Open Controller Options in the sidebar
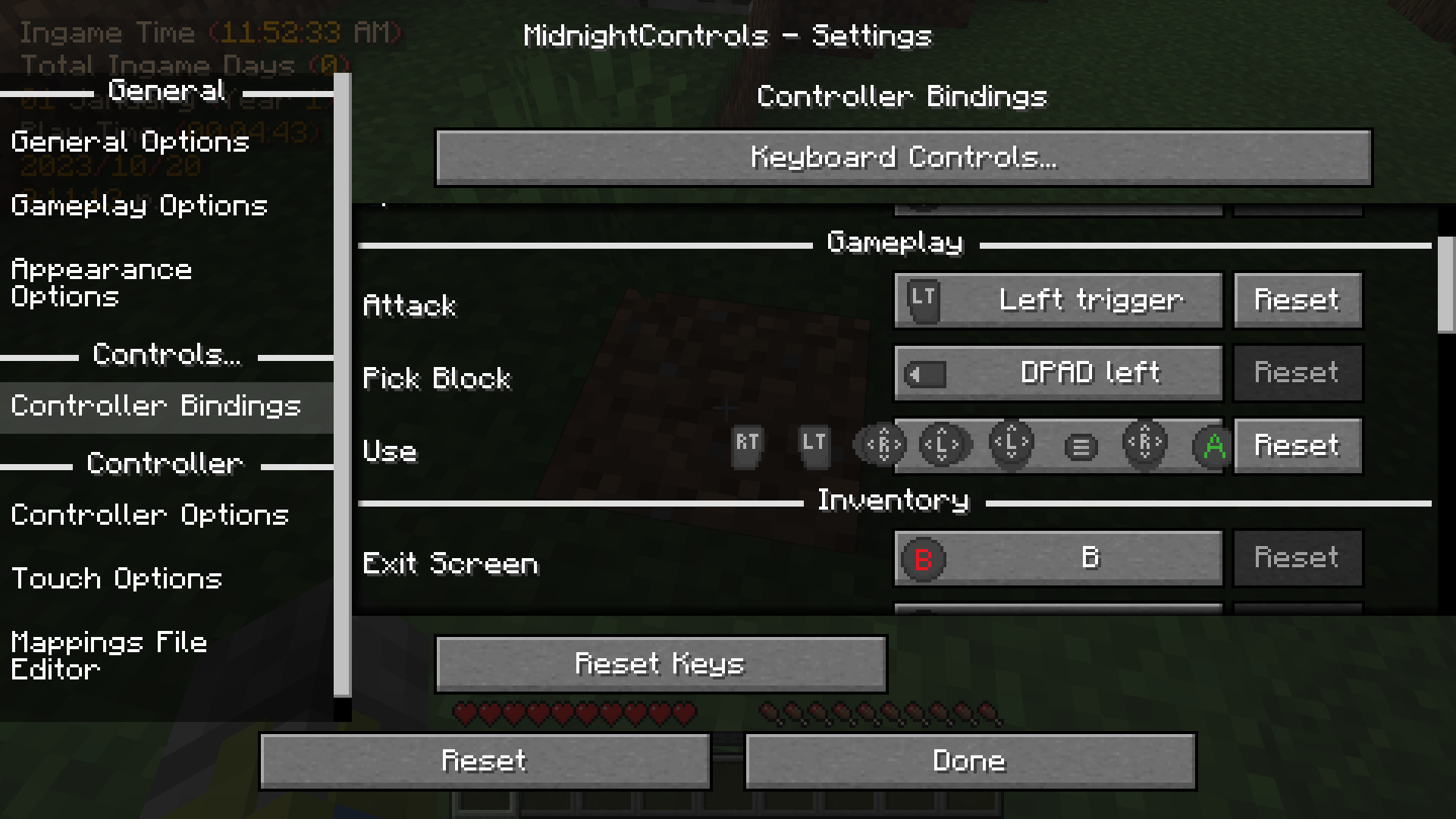The image size is (1456, 819). click(x=149, y=514)
